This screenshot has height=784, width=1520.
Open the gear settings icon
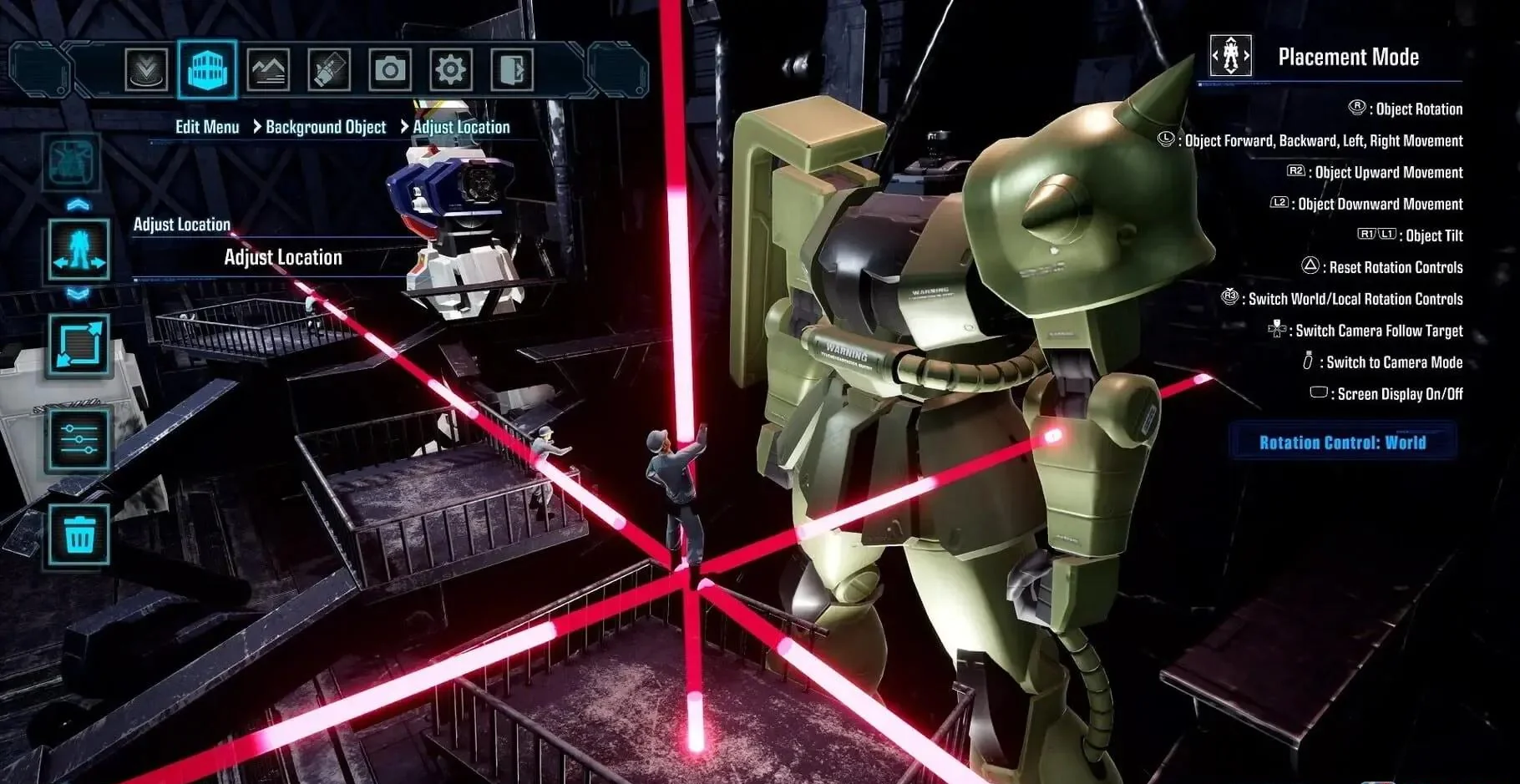click(x=451, y=69)
